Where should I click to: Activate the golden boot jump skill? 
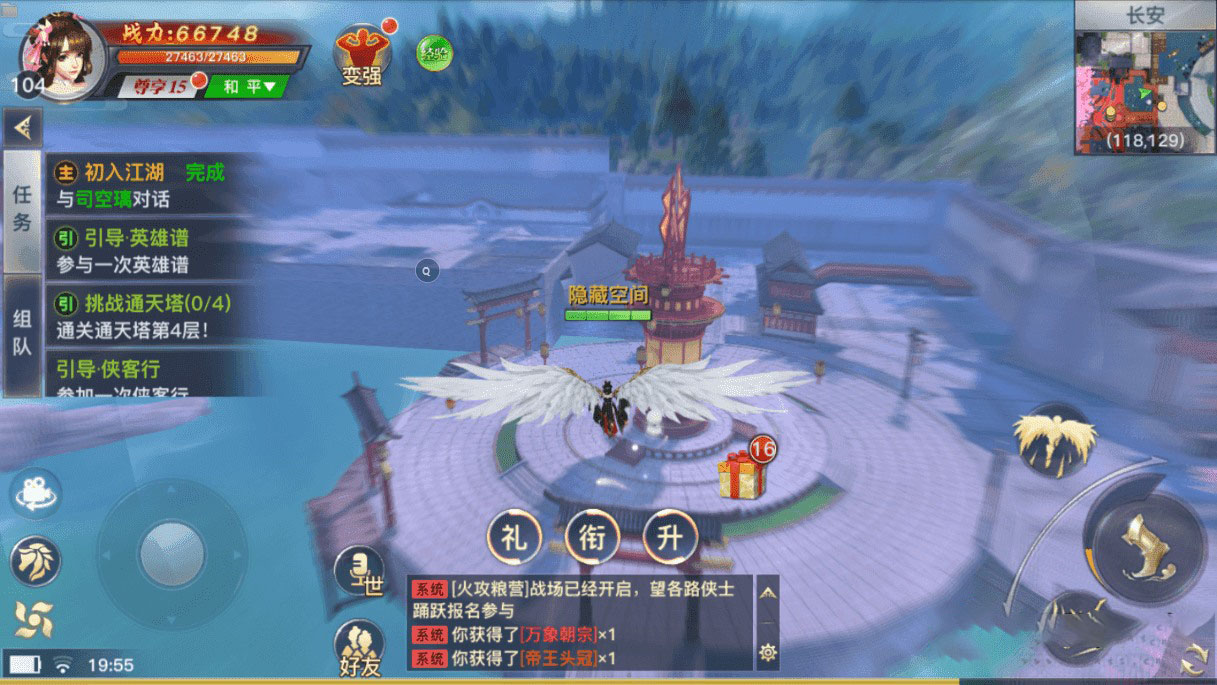[x=1145, y=548]
